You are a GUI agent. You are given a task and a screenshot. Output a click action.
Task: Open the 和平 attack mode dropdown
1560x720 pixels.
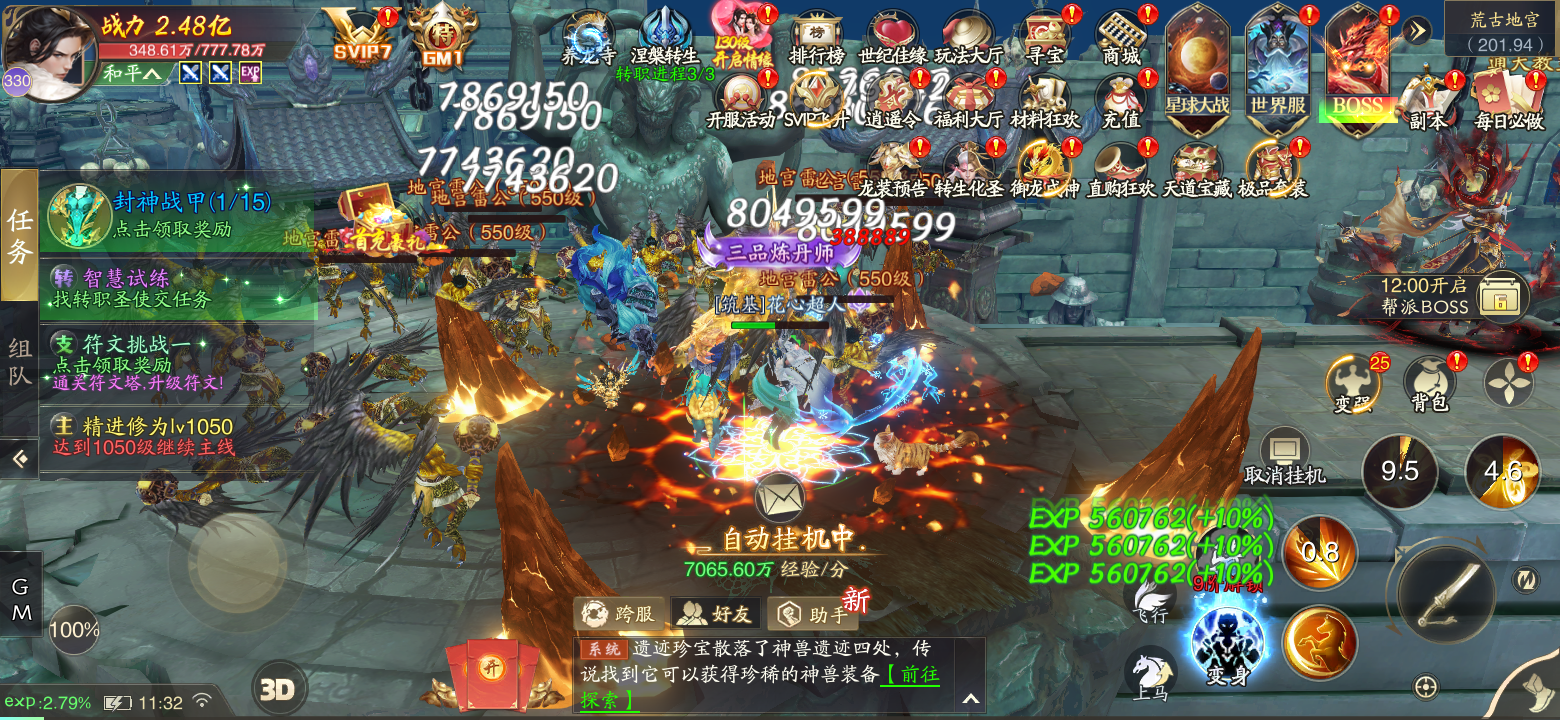coord(131,74)
